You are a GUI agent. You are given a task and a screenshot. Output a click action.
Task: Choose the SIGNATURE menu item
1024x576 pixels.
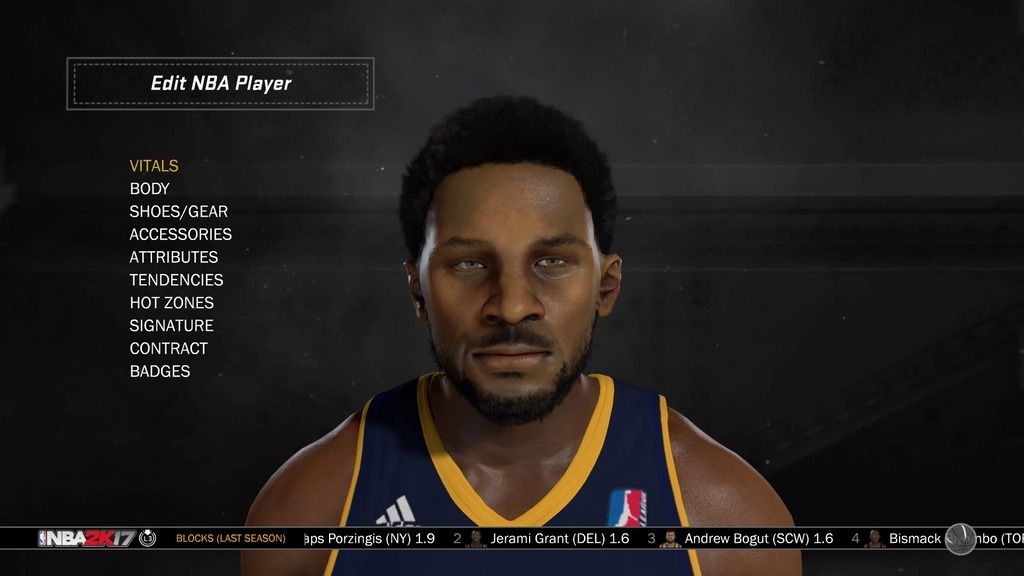coord(172,326)
